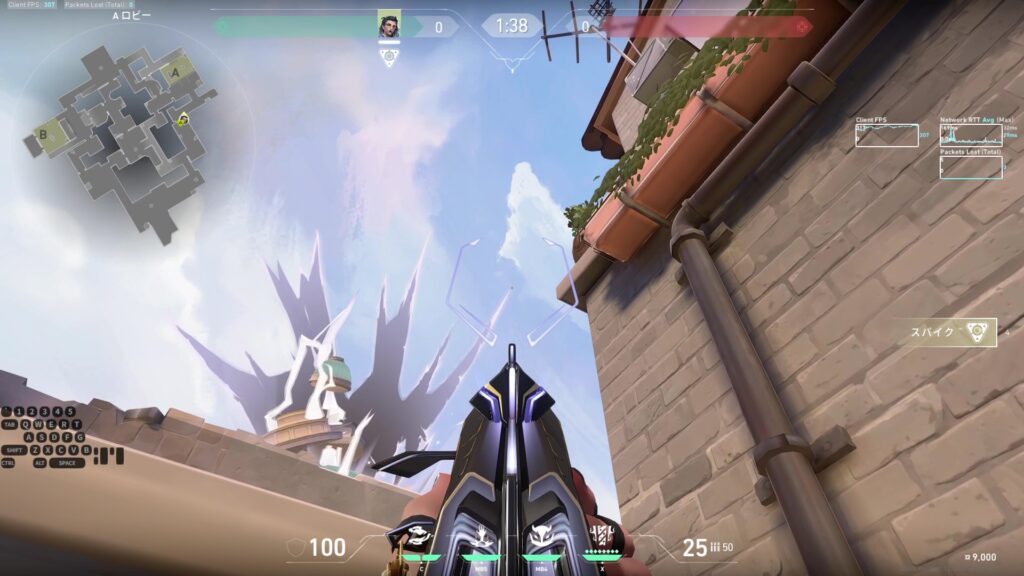The height and width of the screenshot is (576, 1024).
Task: Select the スパイク (Spike) item slot
Action: pyautogui.click(x=946, y=332)
